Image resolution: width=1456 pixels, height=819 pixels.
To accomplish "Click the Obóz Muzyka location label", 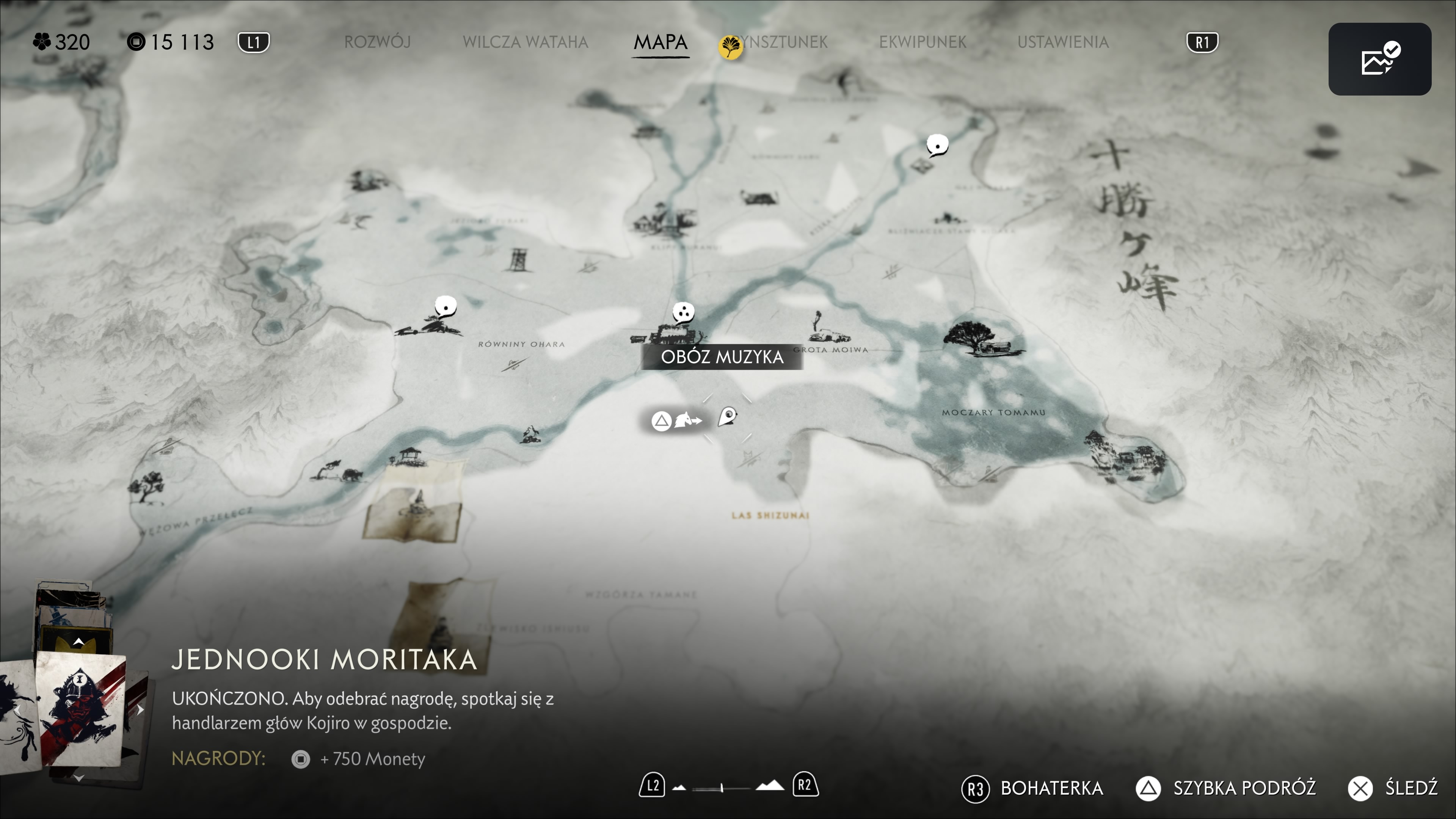I will coord(722,357).
